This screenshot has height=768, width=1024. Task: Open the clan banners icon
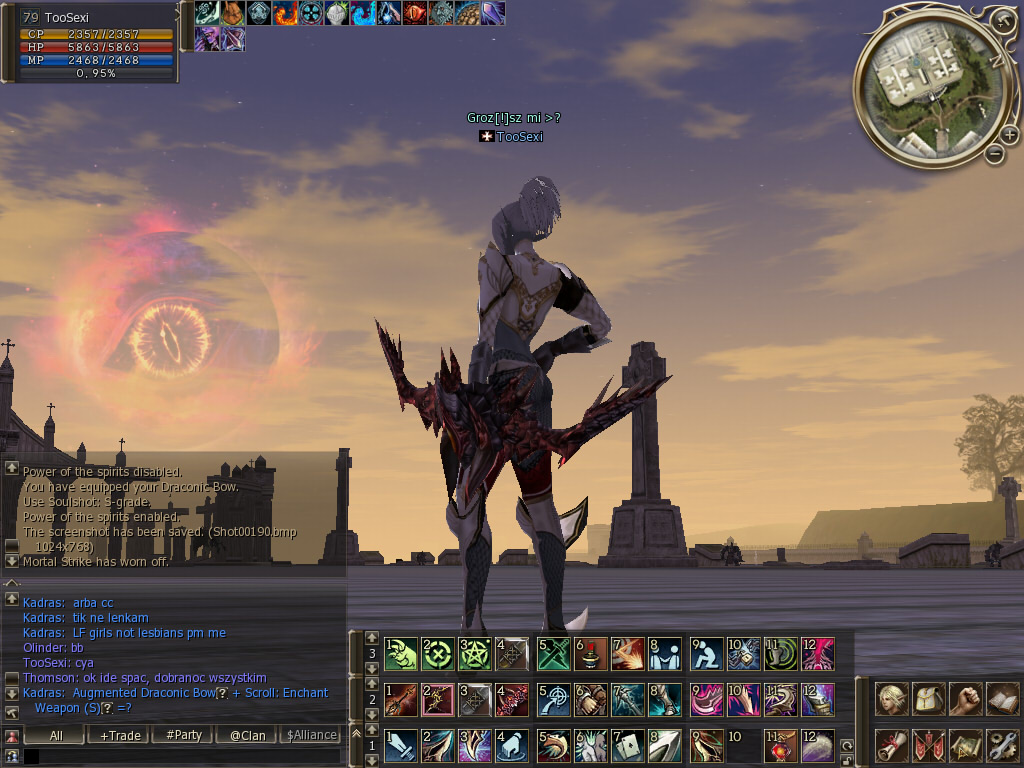click(928, 745)
